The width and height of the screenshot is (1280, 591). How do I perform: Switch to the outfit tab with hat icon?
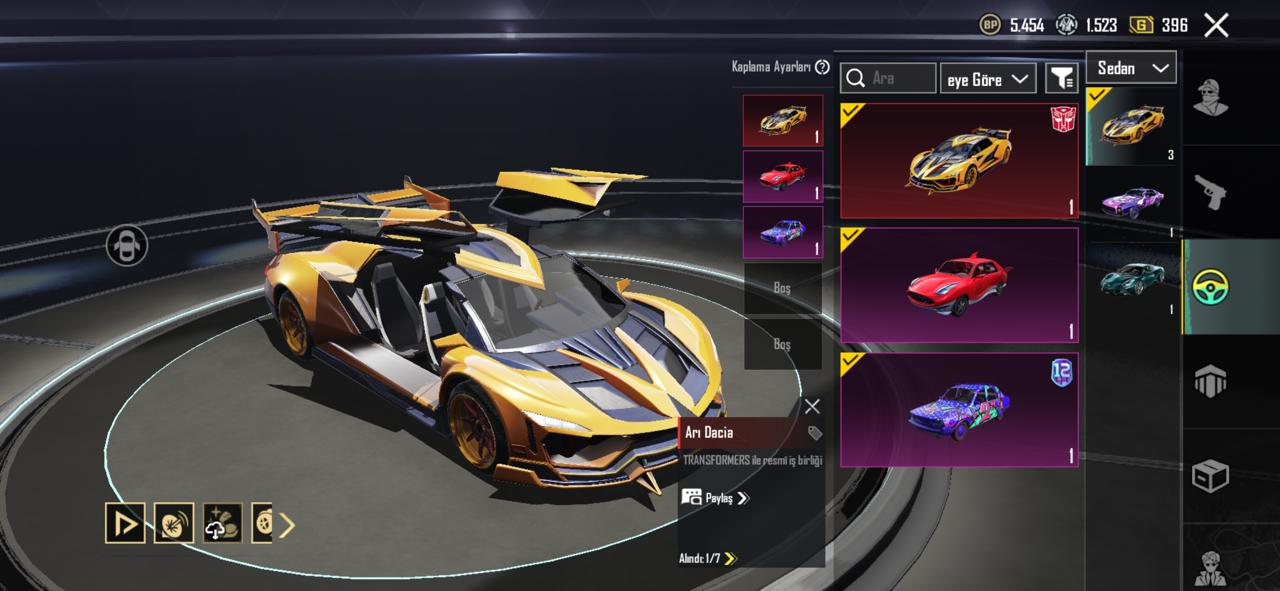pyautogui.click(x=1210, y=96)
